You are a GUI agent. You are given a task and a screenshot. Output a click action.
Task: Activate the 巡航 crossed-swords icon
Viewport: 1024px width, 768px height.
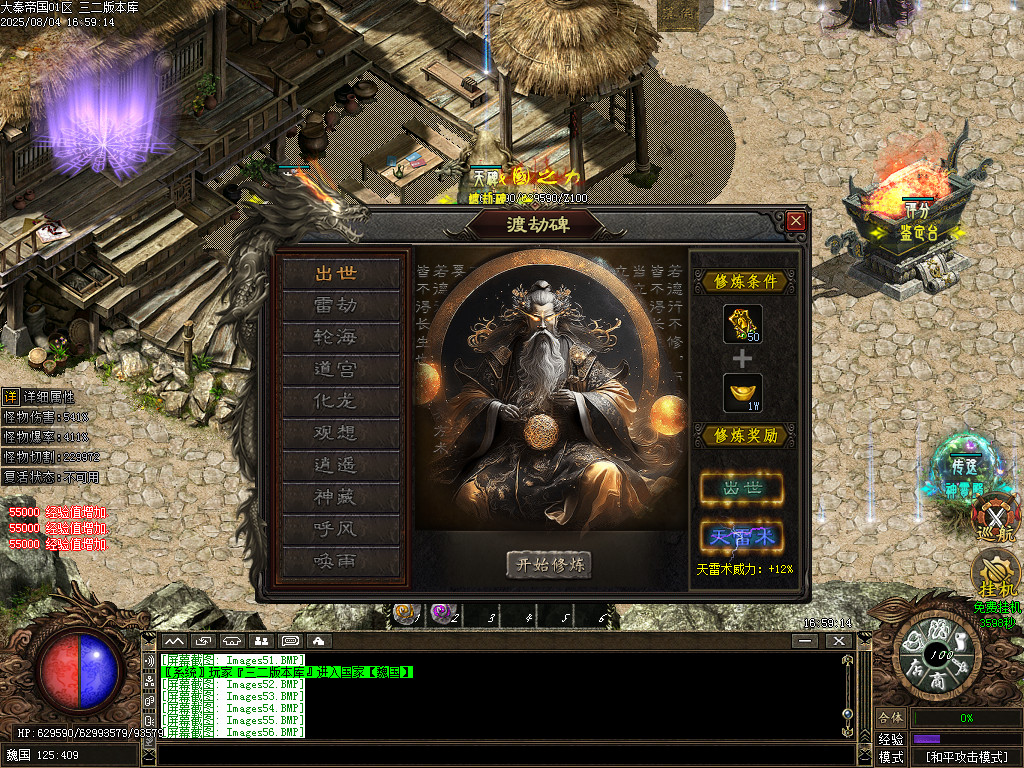(x=996, y=516)
